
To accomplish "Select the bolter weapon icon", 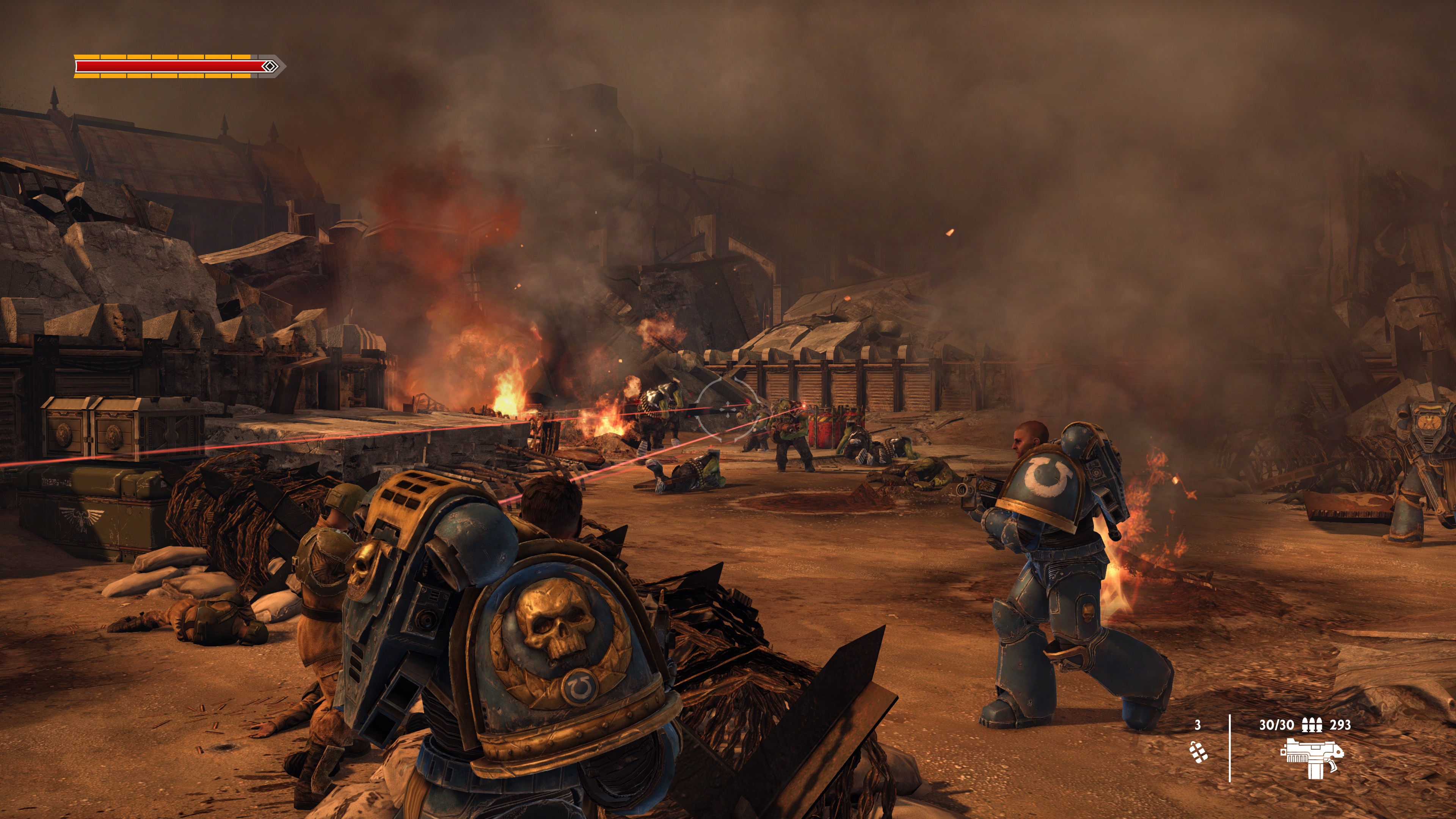I will [x=1311, y=758].
